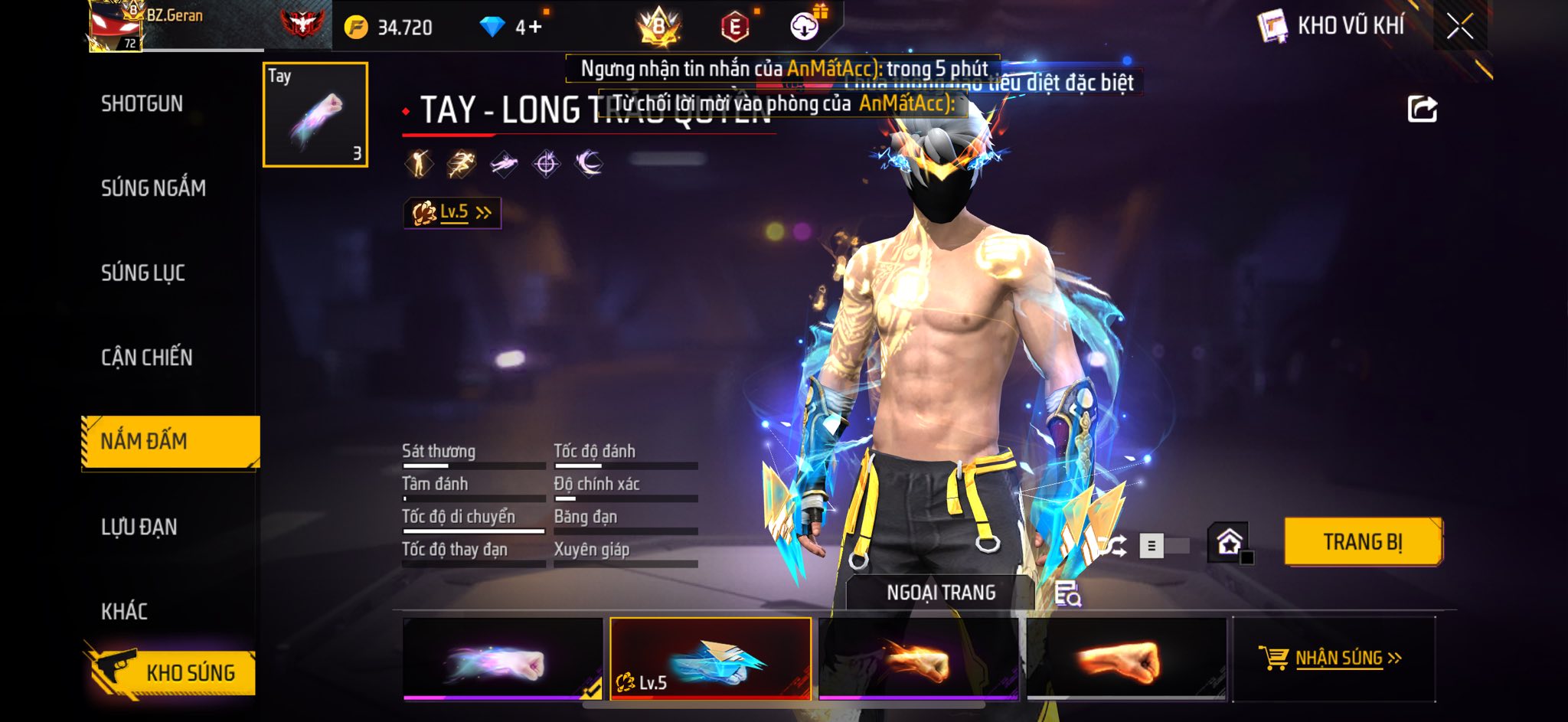This screenshot has width=1568, height=722.
Task: Open the diamond top-up plus button
Action: 529,28
